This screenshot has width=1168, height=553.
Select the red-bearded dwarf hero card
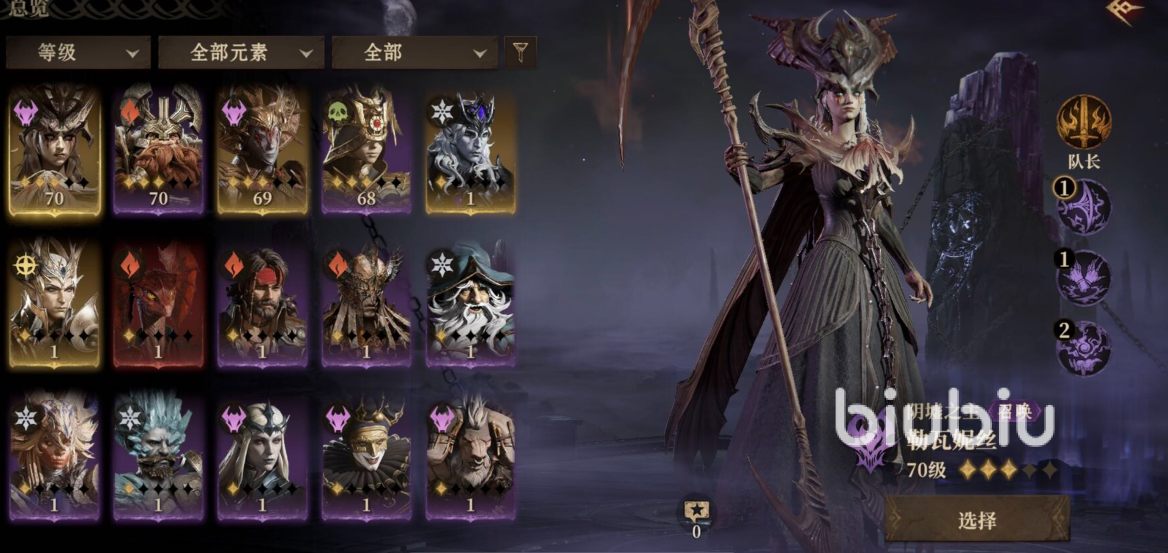coord(158,149)
